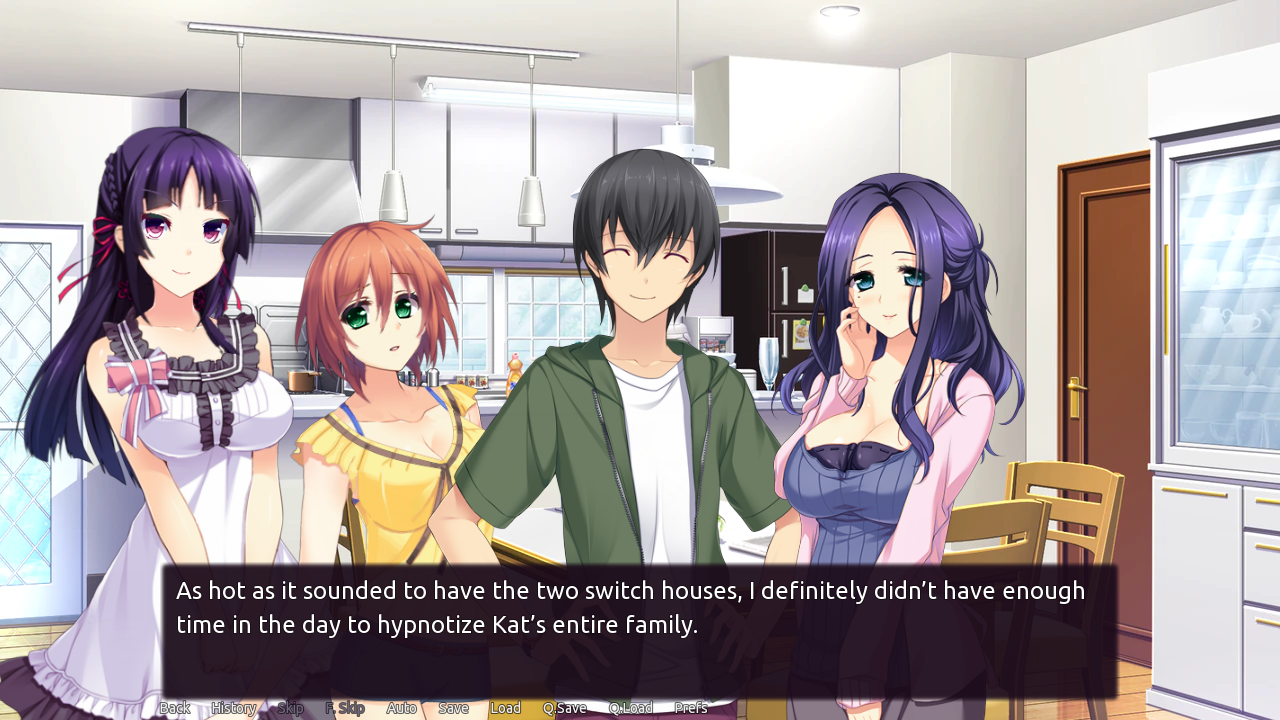
Task: Step back one line with Back
Action: [175, 707]
